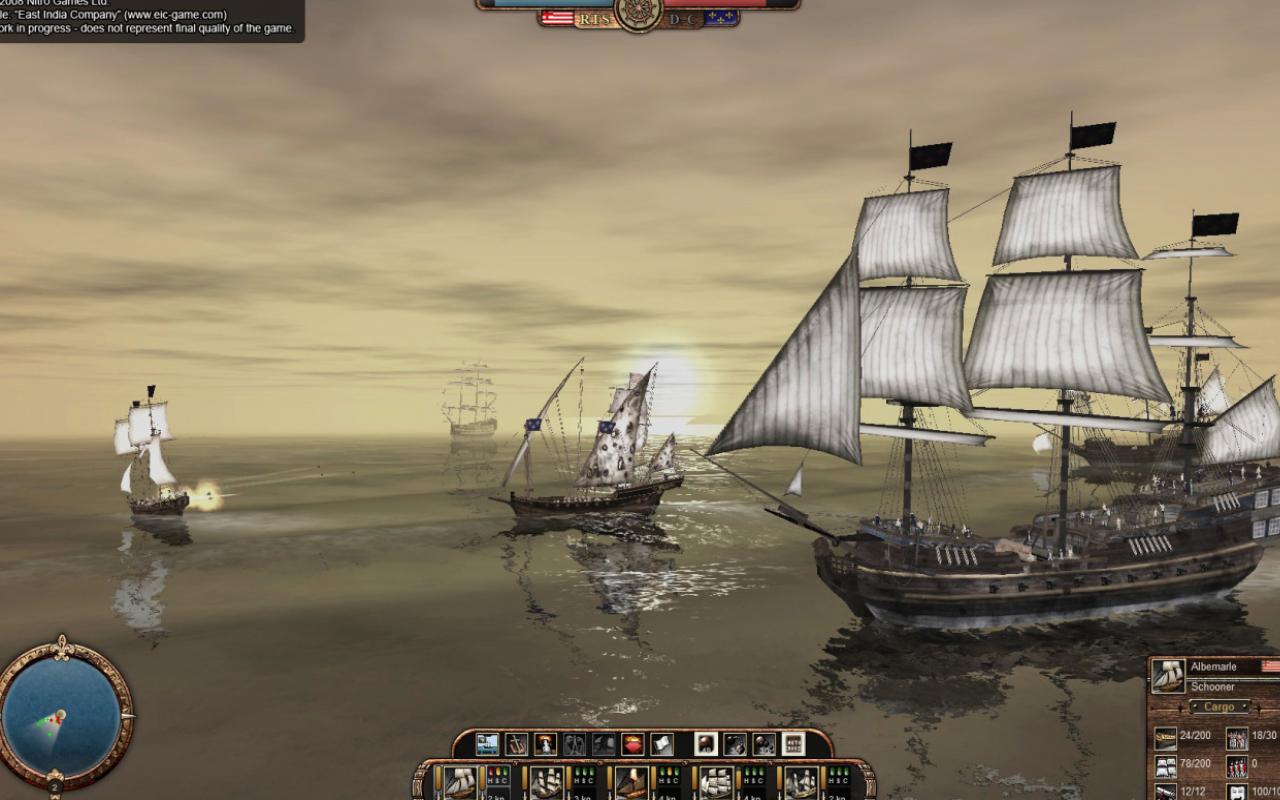Switch to the D-C mode label
The height and width of the screenshot is (800, 1280).
[683, 18]
